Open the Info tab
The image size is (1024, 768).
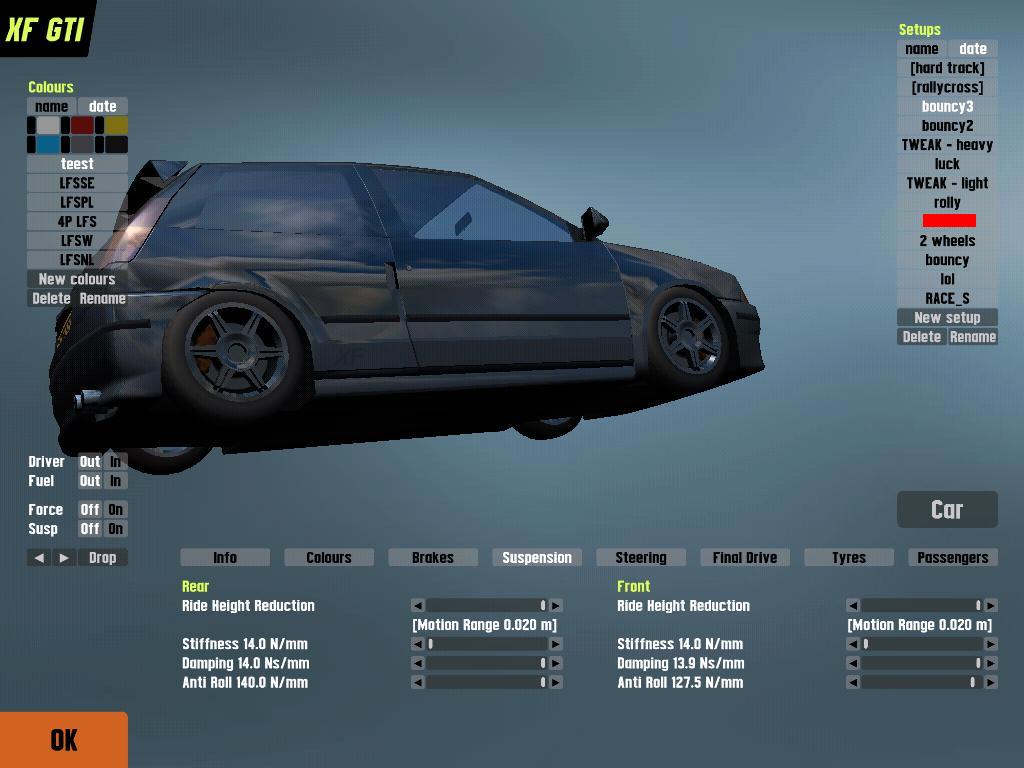[225, 558]
